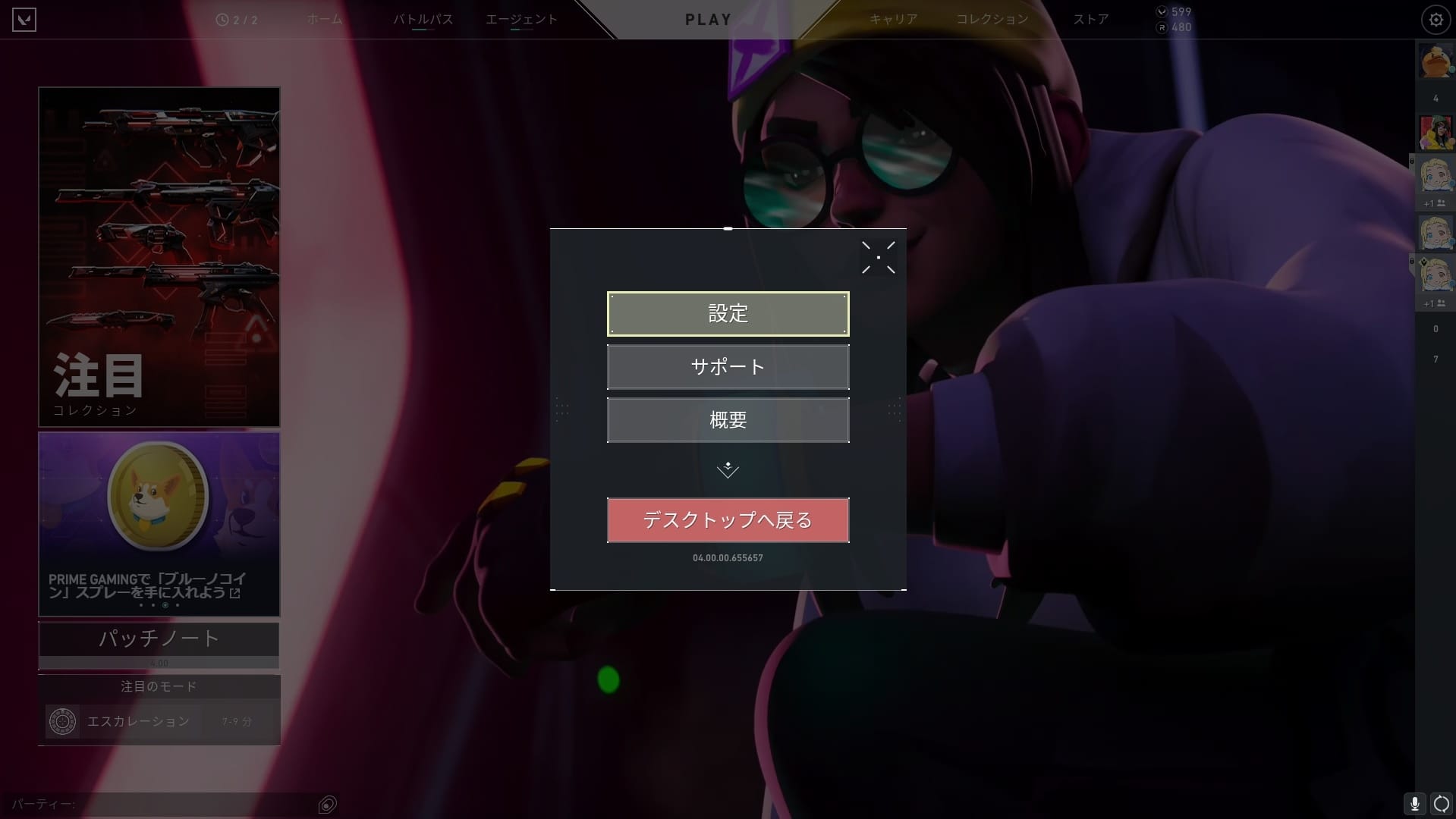
Task: Click the duck avatar in the friends sidebar
Action: [1435, 61]
